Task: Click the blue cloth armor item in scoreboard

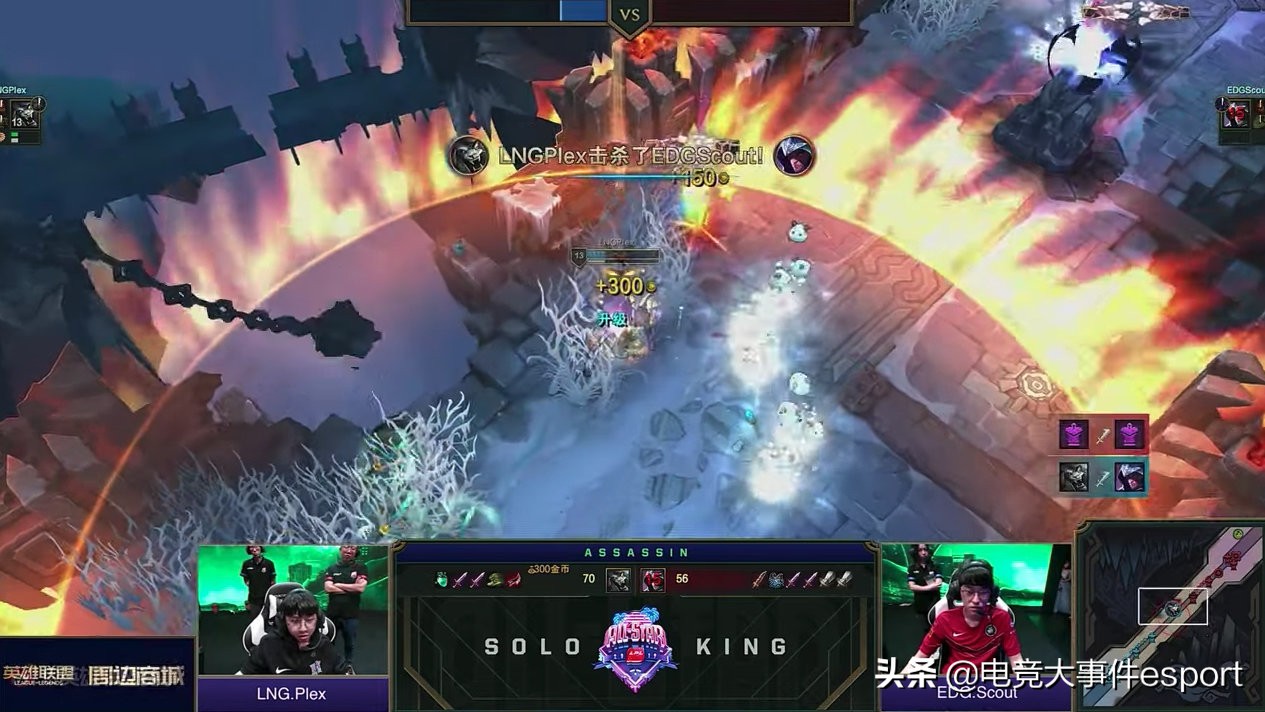Action: [775, 579]
